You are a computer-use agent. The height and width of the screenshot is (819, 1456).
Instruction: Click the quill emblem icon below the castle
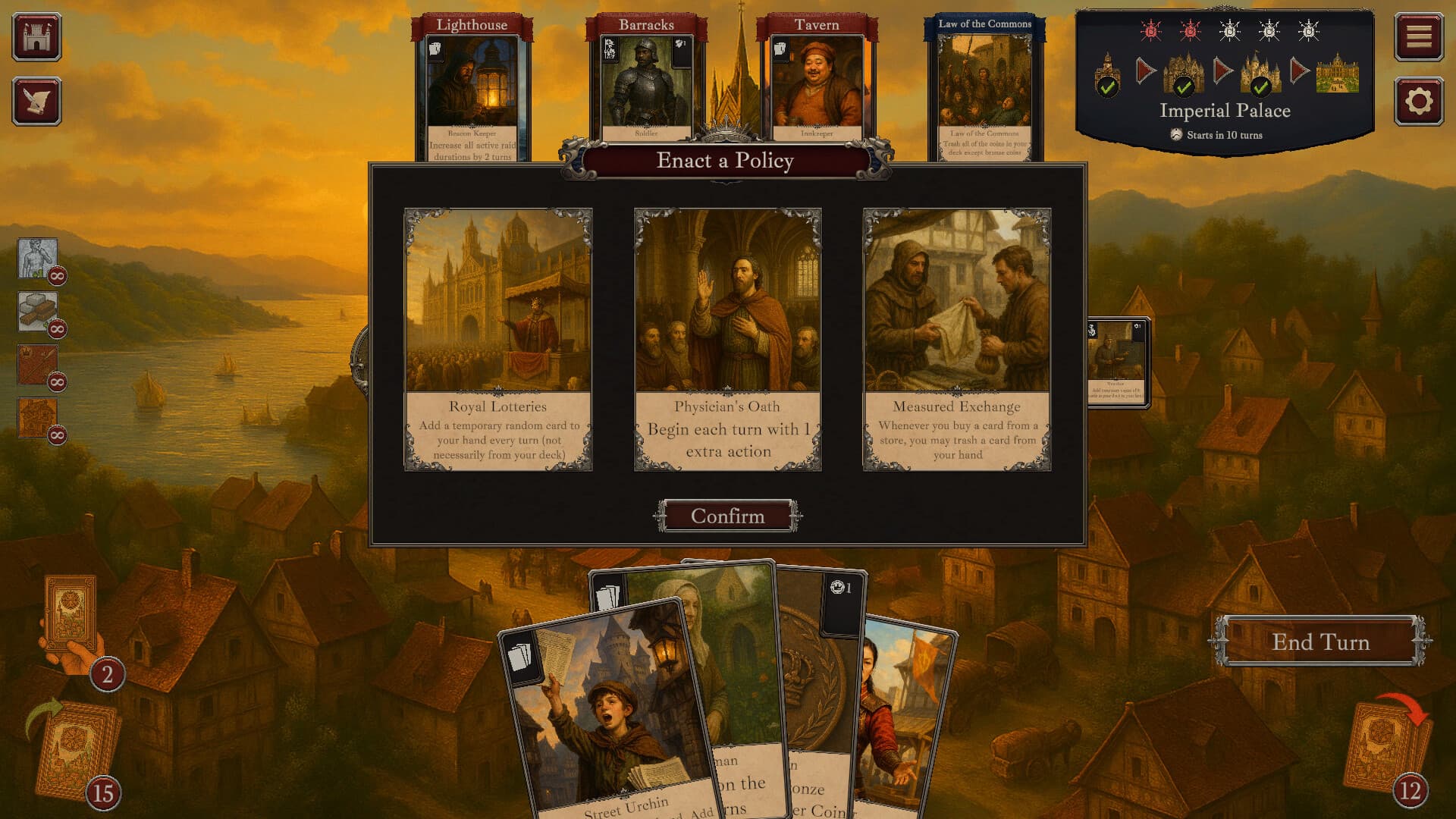pos(37,101)
